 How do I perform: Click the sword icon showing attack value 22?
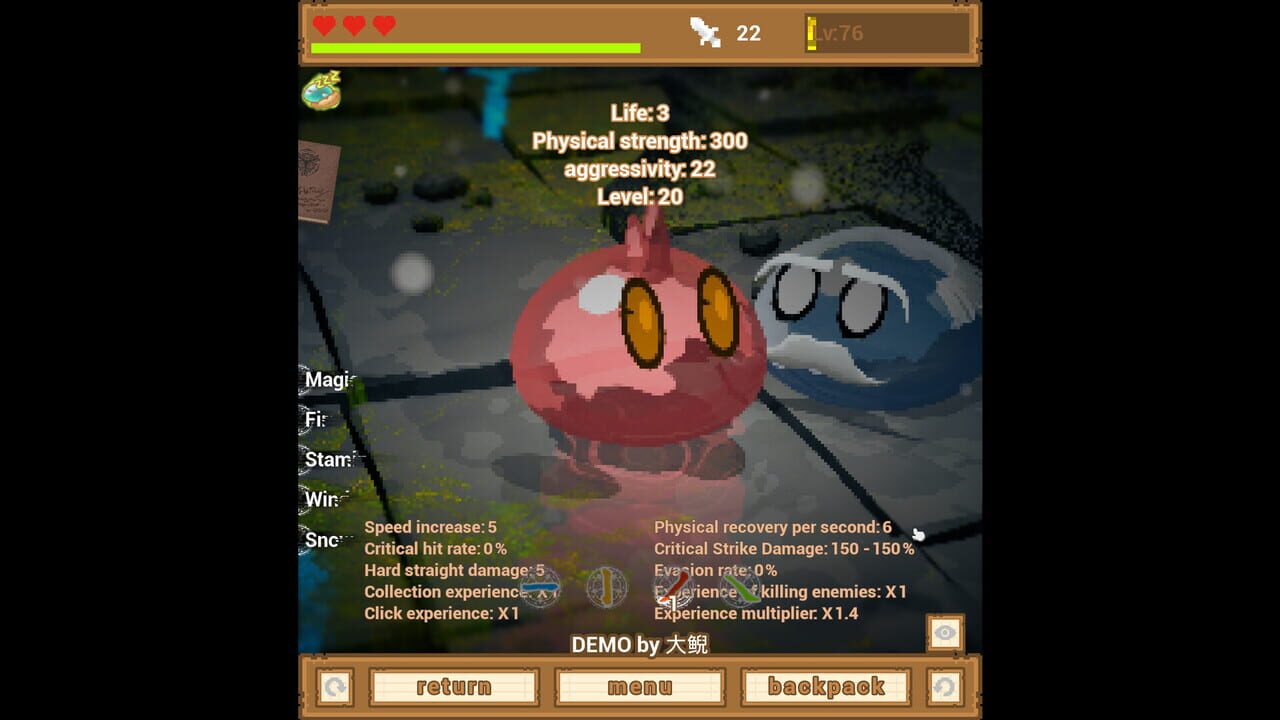[706, 33]
